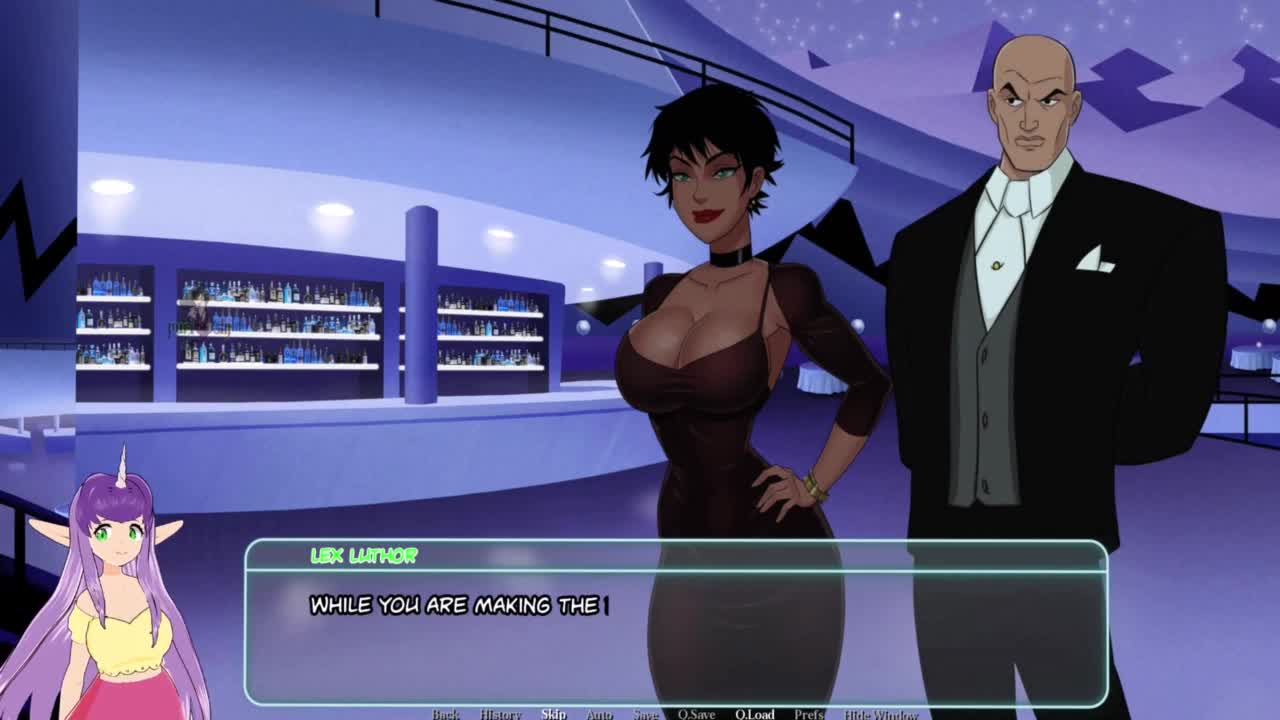The width and height of the screenshot is (1280, 720).
Task: Hide the dialogue window
Action: [881, 714]
